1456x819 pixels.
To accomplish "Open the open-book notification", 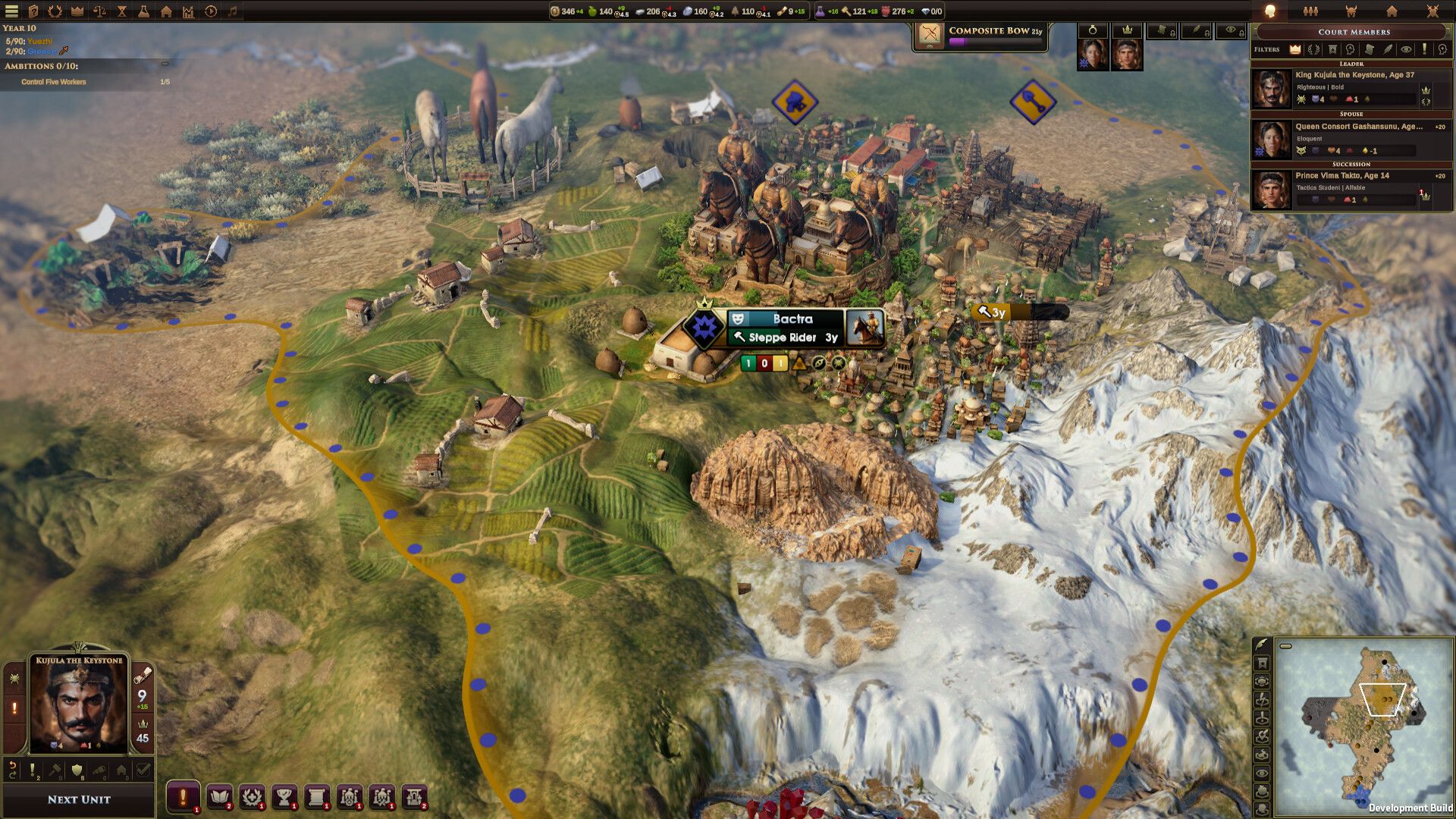I will [219, 796].
